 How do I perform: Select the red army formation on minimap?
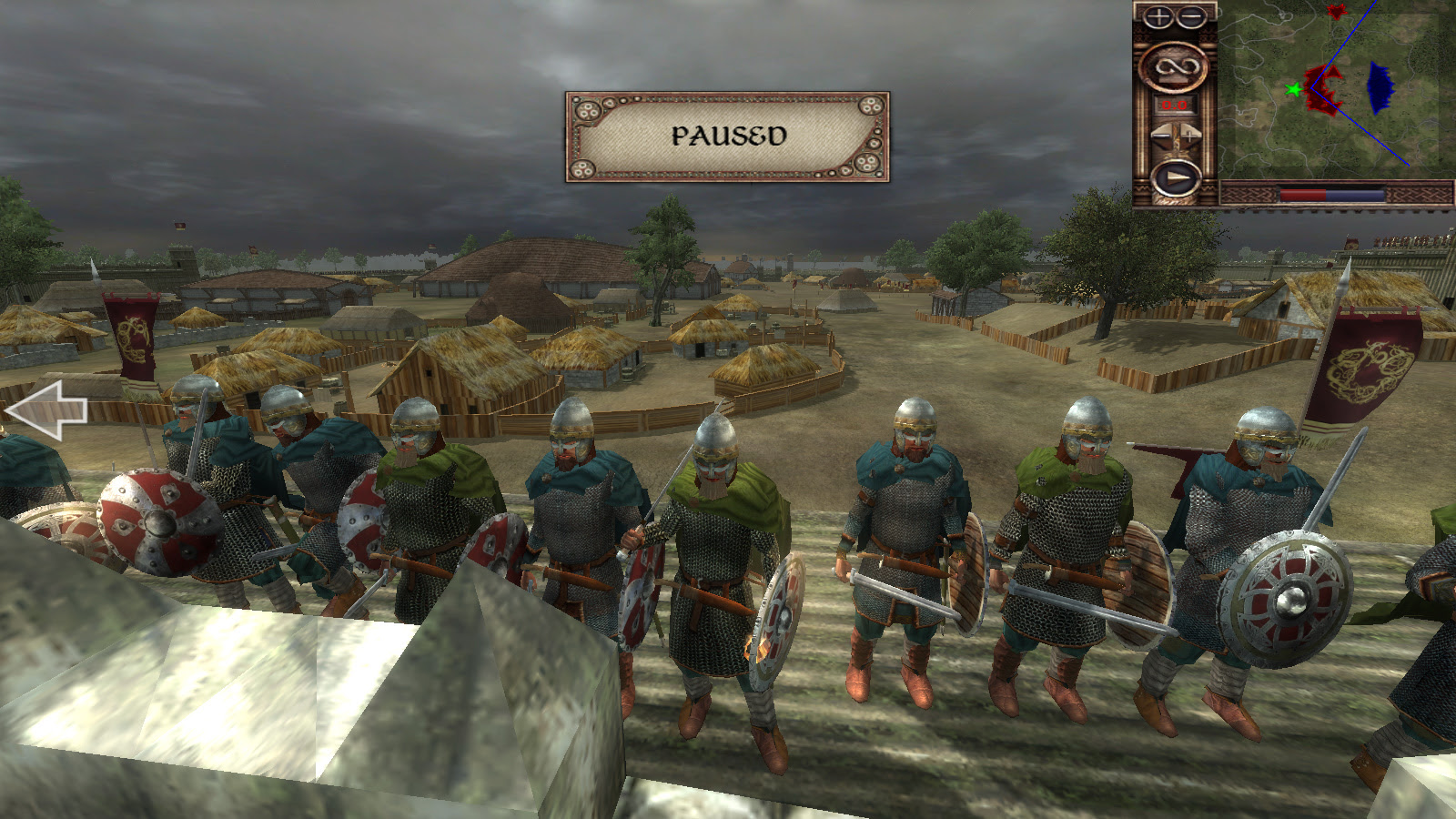[x=1323, y=88]
